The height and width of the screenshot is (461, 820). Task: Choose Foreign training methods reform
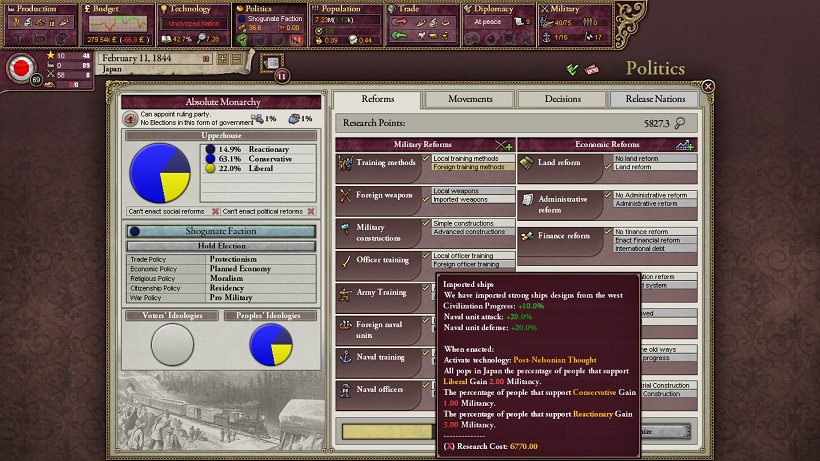pyautogui.click(x=471, y=167)
